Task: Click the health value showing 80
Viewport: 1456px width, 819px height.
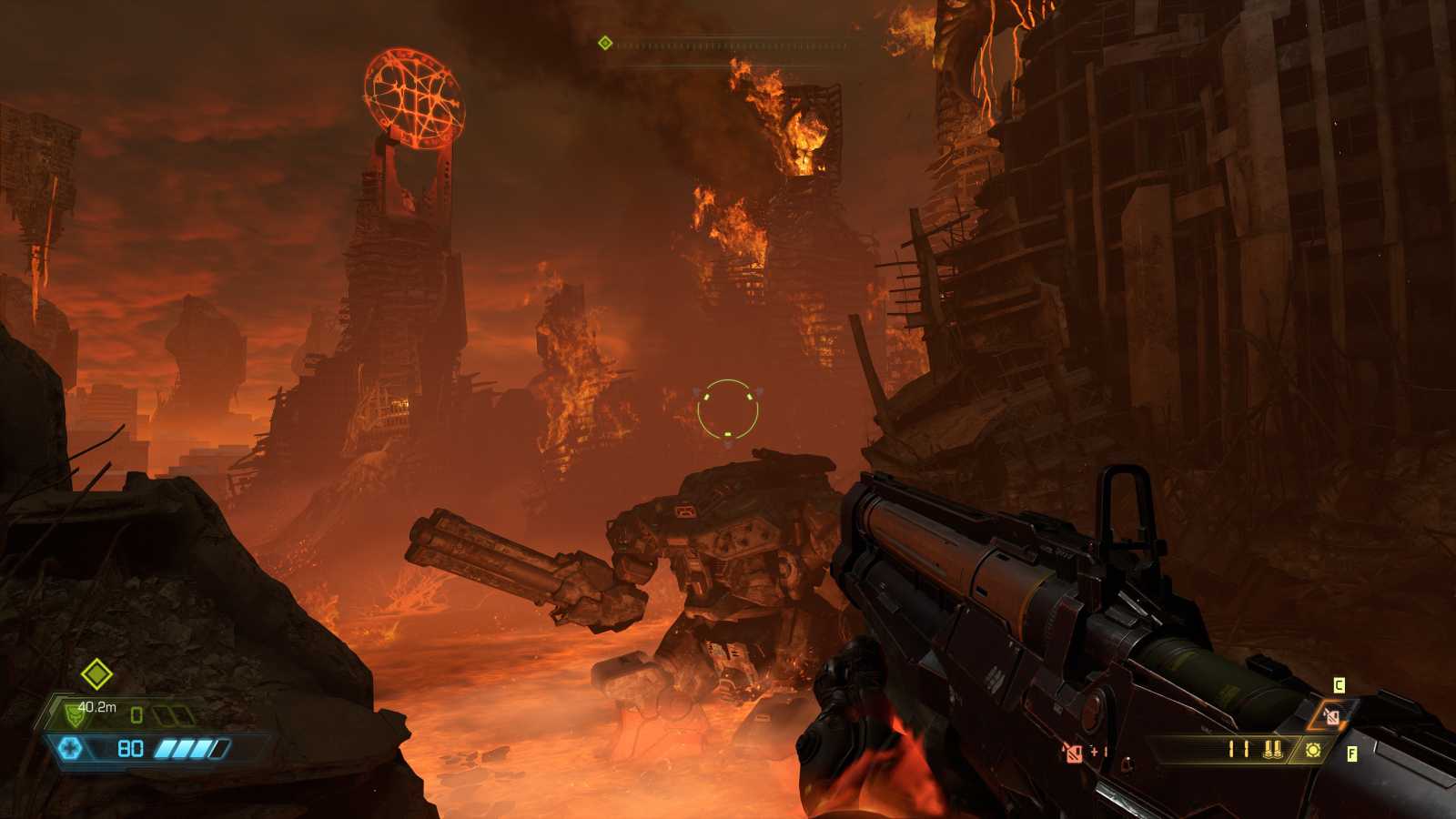Action: click(x=131, y=750)
